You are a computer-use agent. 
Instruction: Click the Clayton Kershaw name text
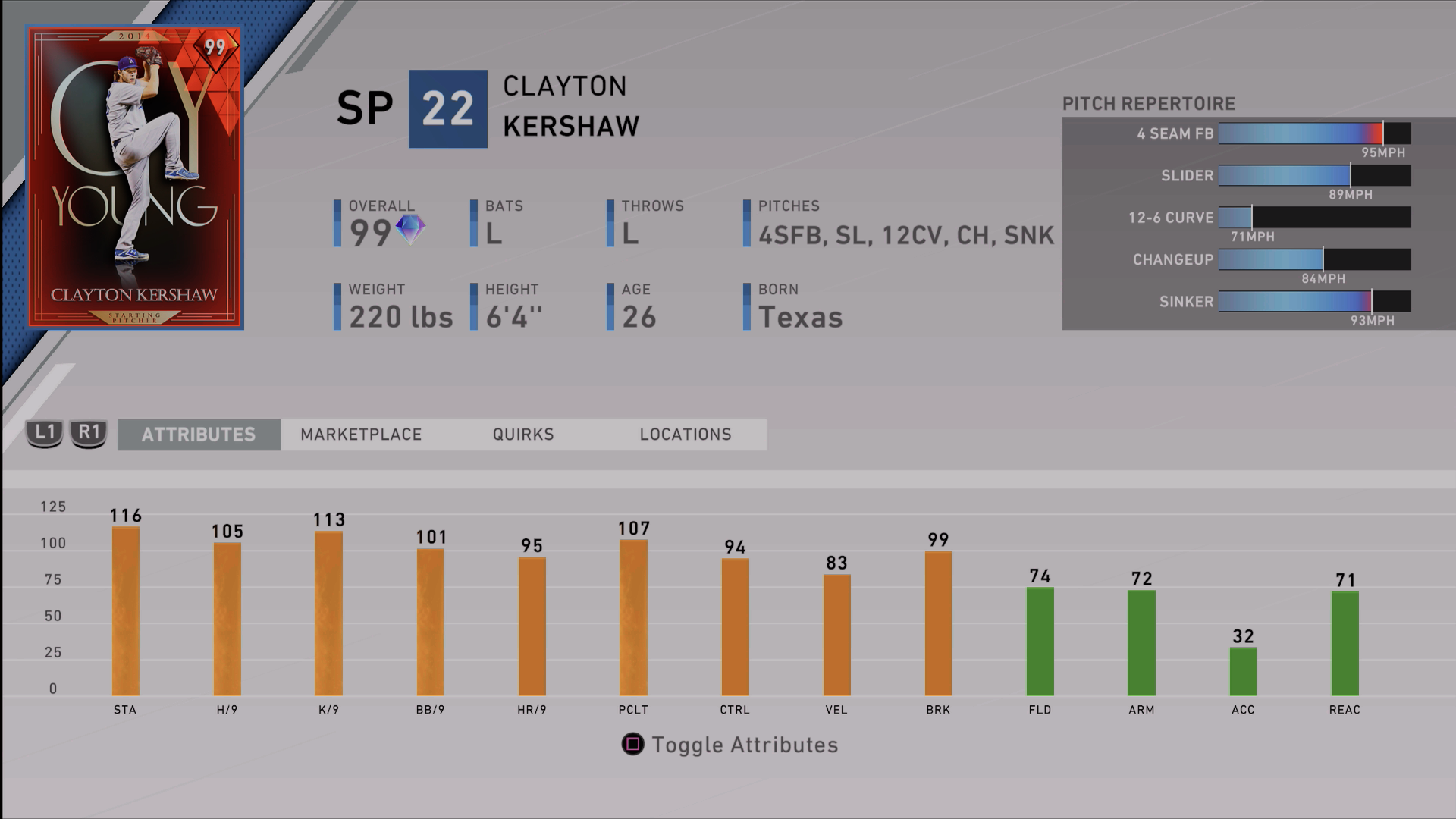point(568,106)
